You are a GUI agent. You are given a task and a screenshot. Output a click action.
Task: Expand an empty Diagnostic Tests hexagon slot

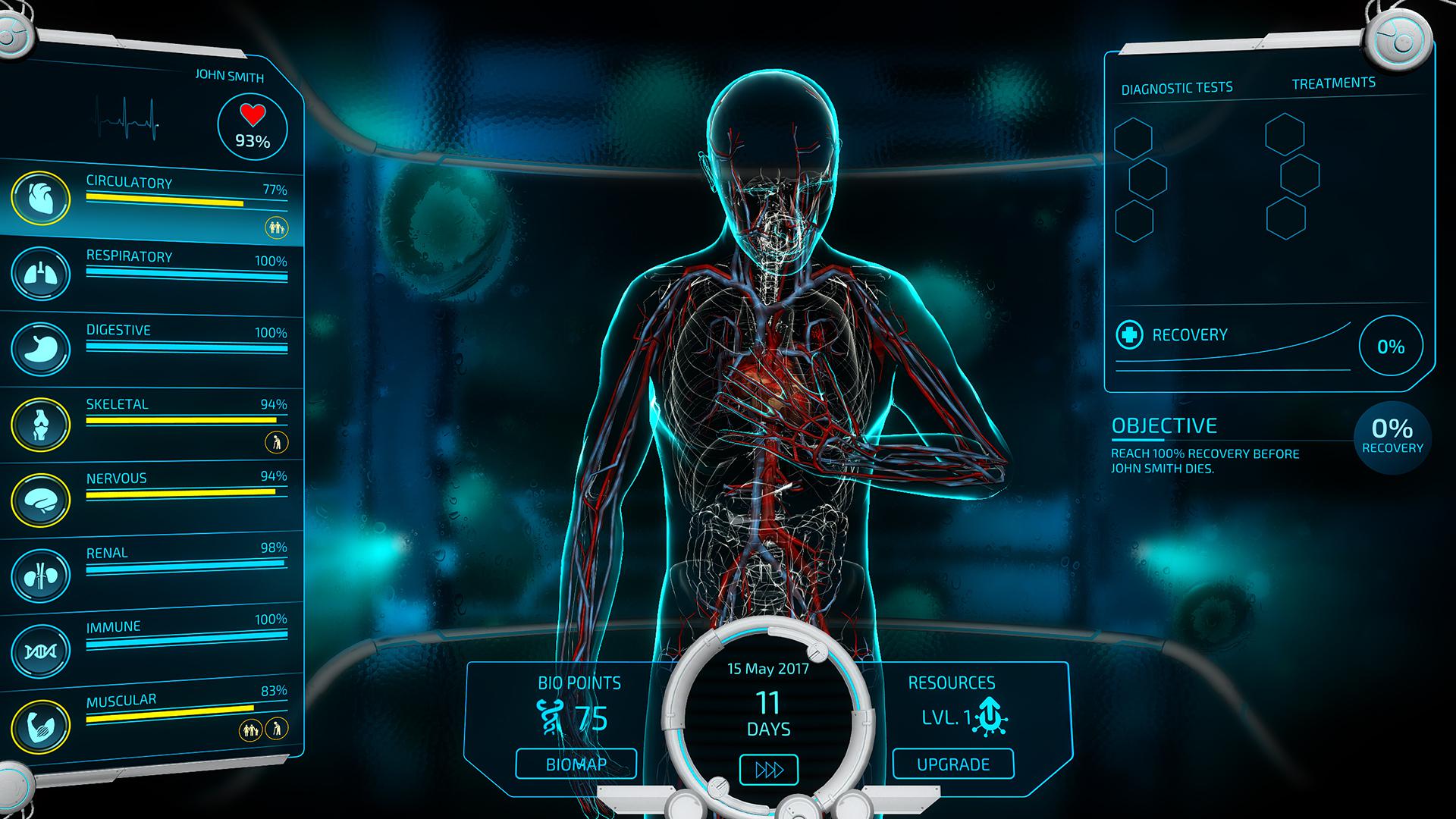click(1134, 137)
